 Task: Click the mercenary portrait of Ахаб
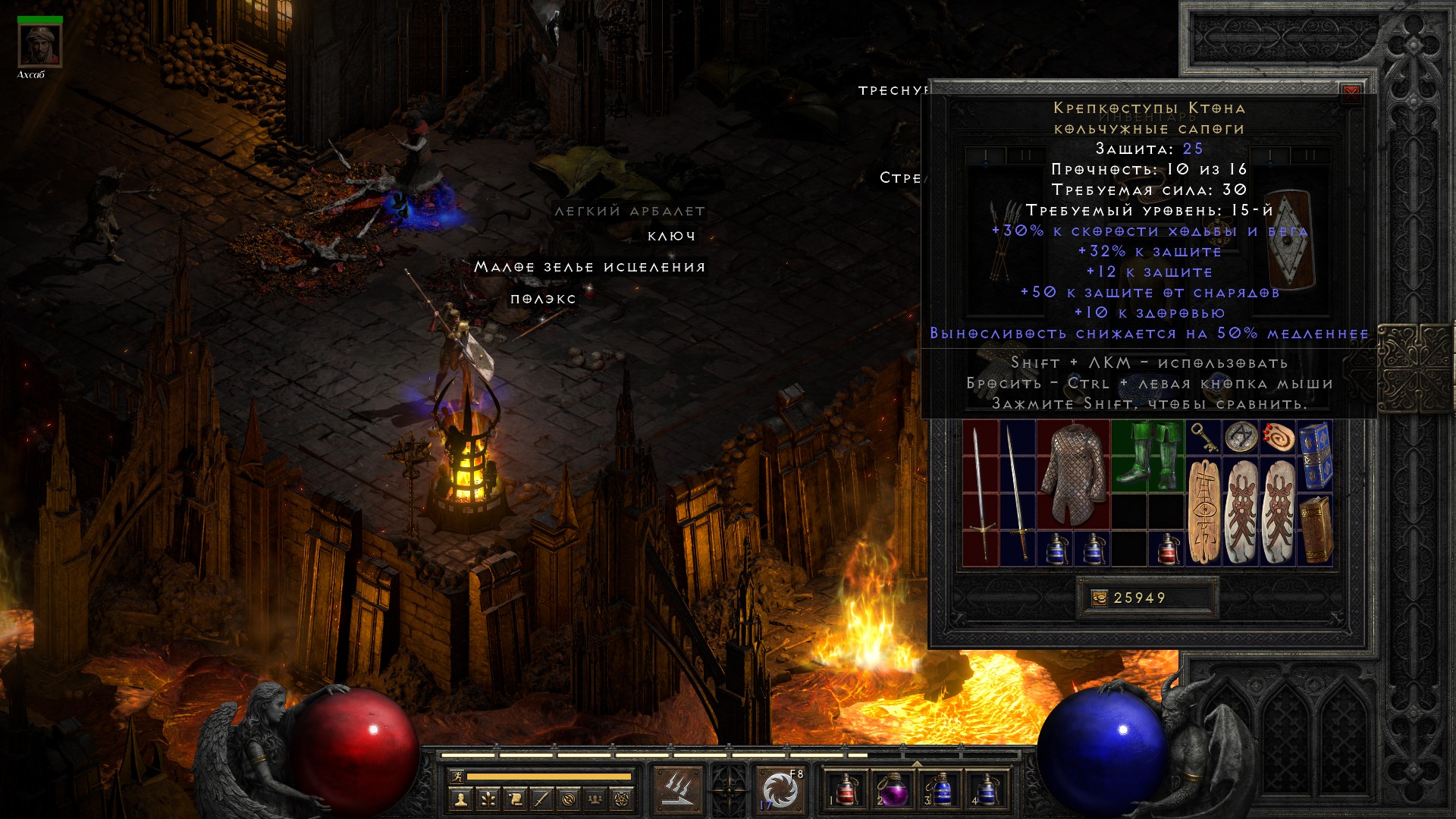pyautogui.click(x=40, y=45)
